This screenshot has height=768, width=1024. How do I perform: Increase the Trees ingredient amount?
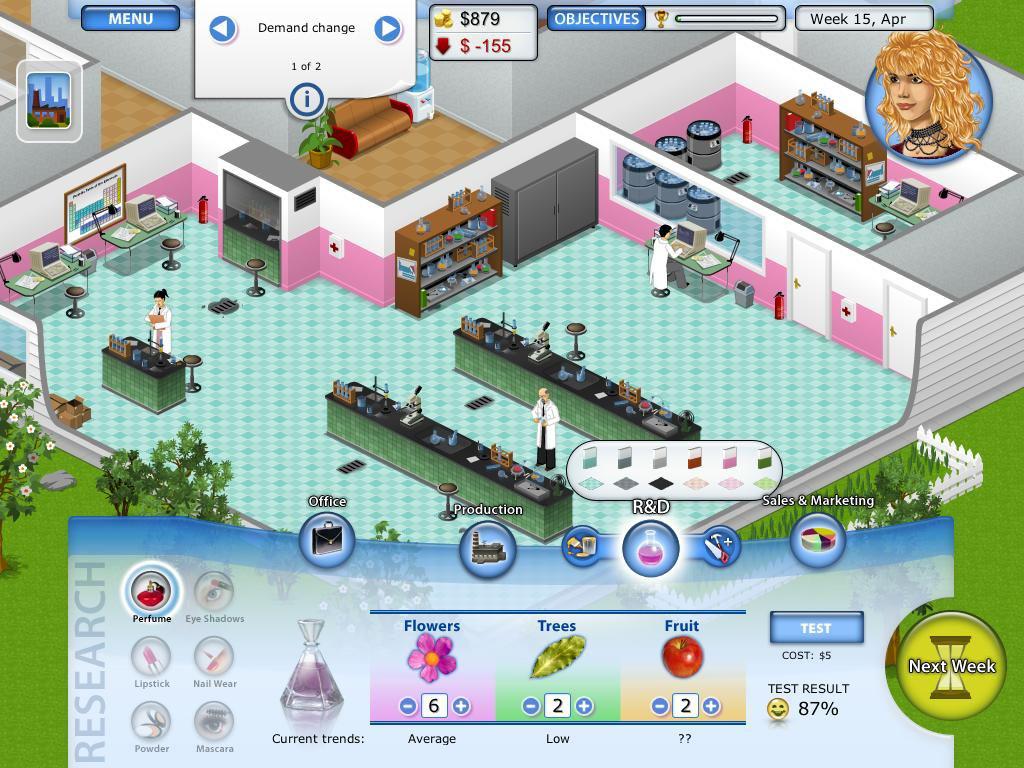point(584,706)
